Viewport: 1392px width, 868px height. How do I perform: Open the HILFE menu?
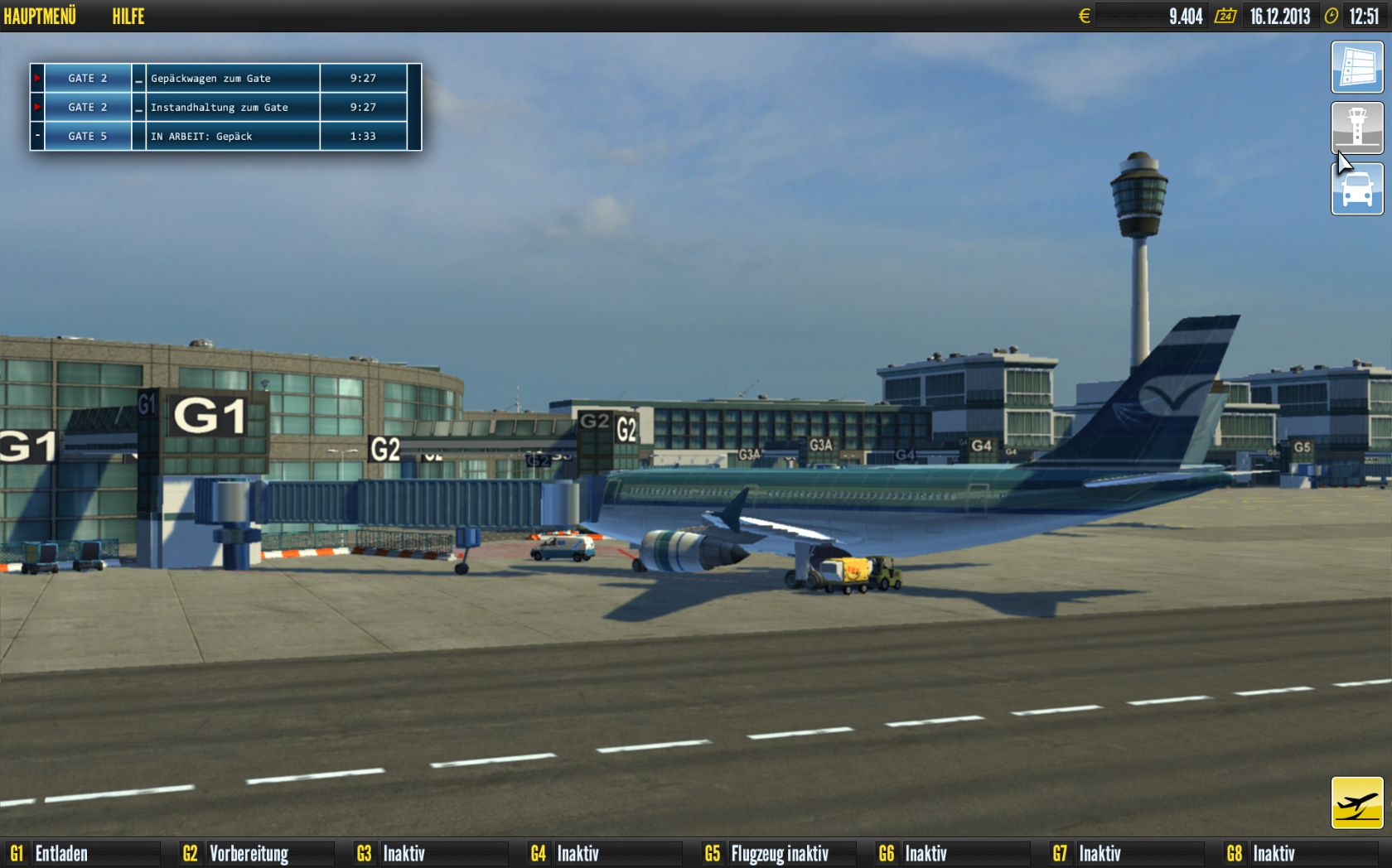pos(128,15)
